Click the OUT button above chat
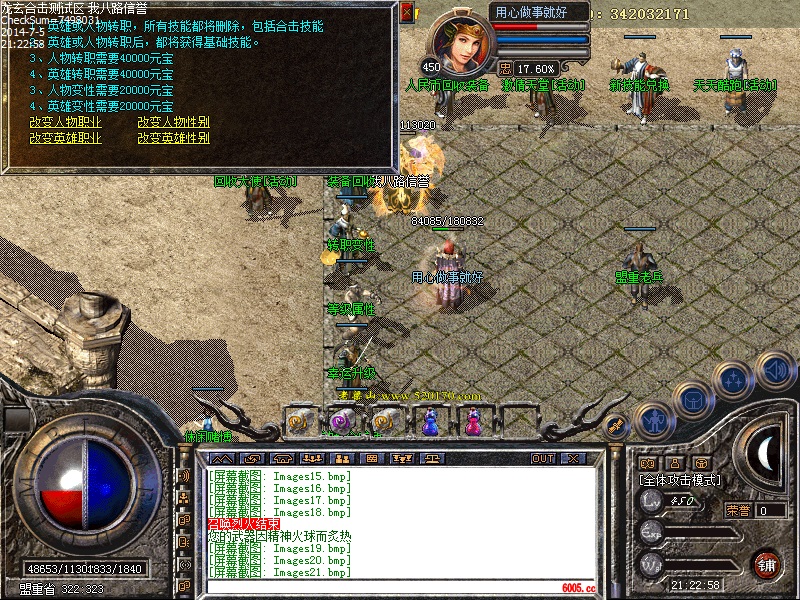 click(543, 458)
